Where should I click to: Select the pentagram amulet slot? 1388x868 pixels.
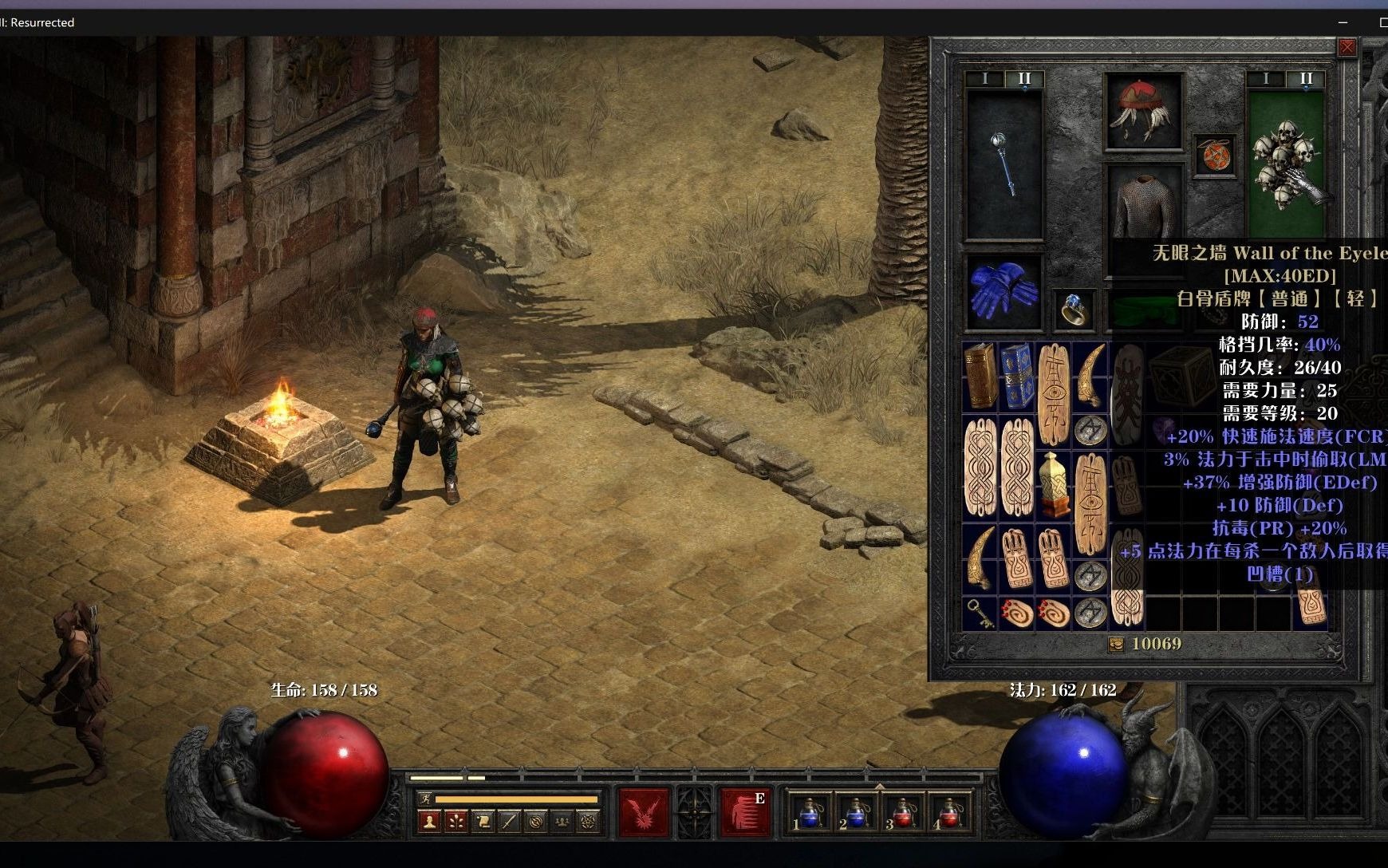click(x=1214, y=155)
